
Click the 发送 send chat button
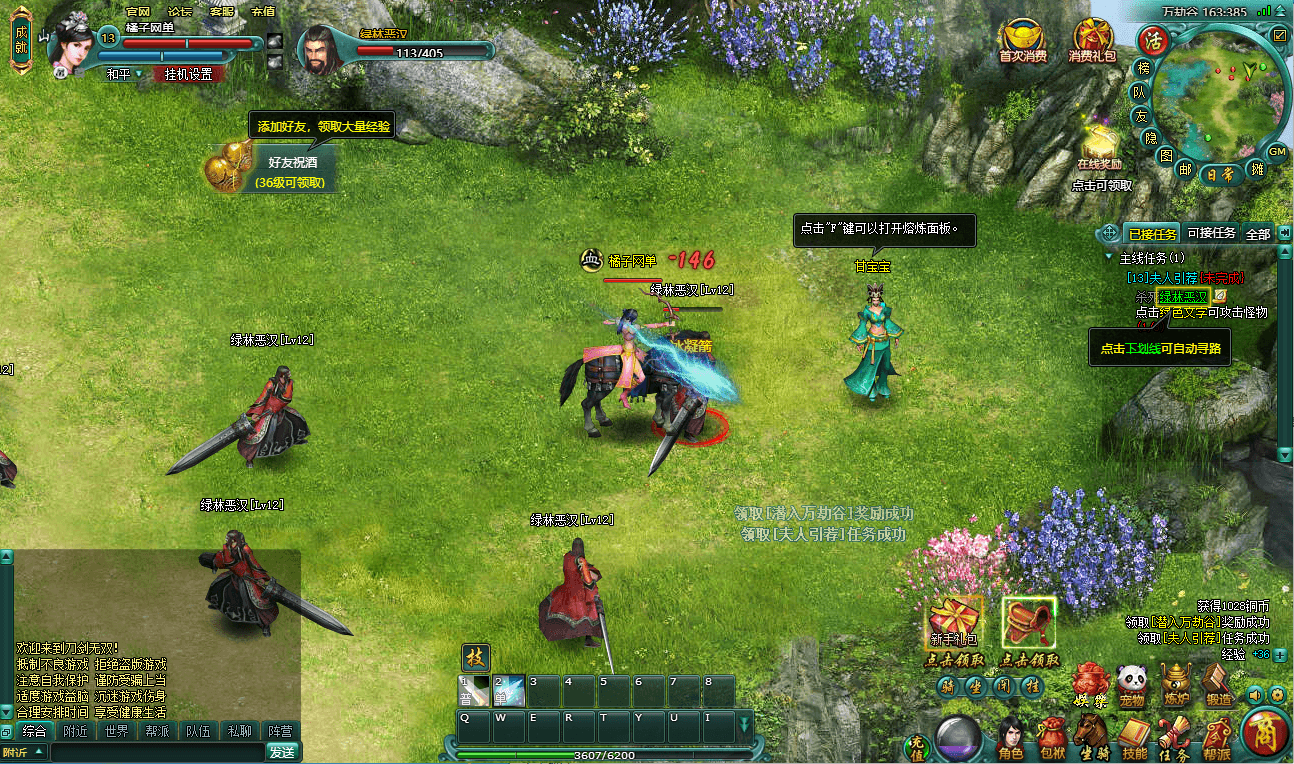(x=282, y=752)
